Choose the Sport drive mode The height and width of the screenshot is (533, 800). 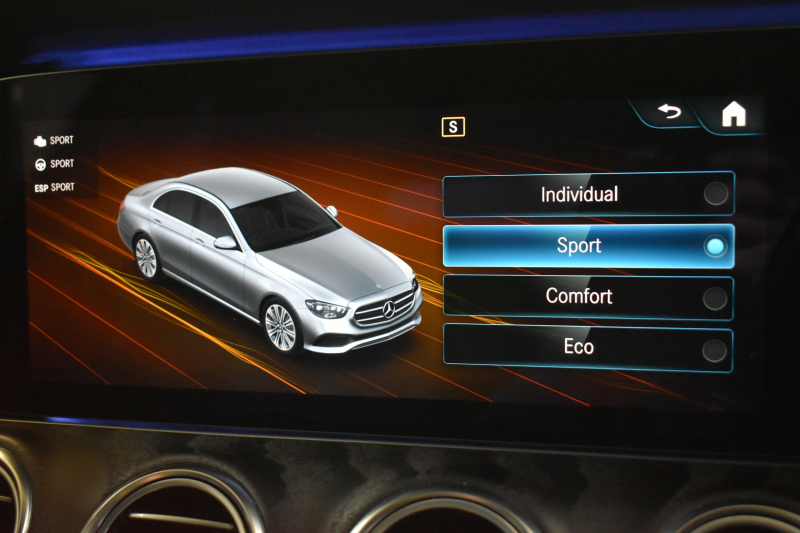click(588, 246)
